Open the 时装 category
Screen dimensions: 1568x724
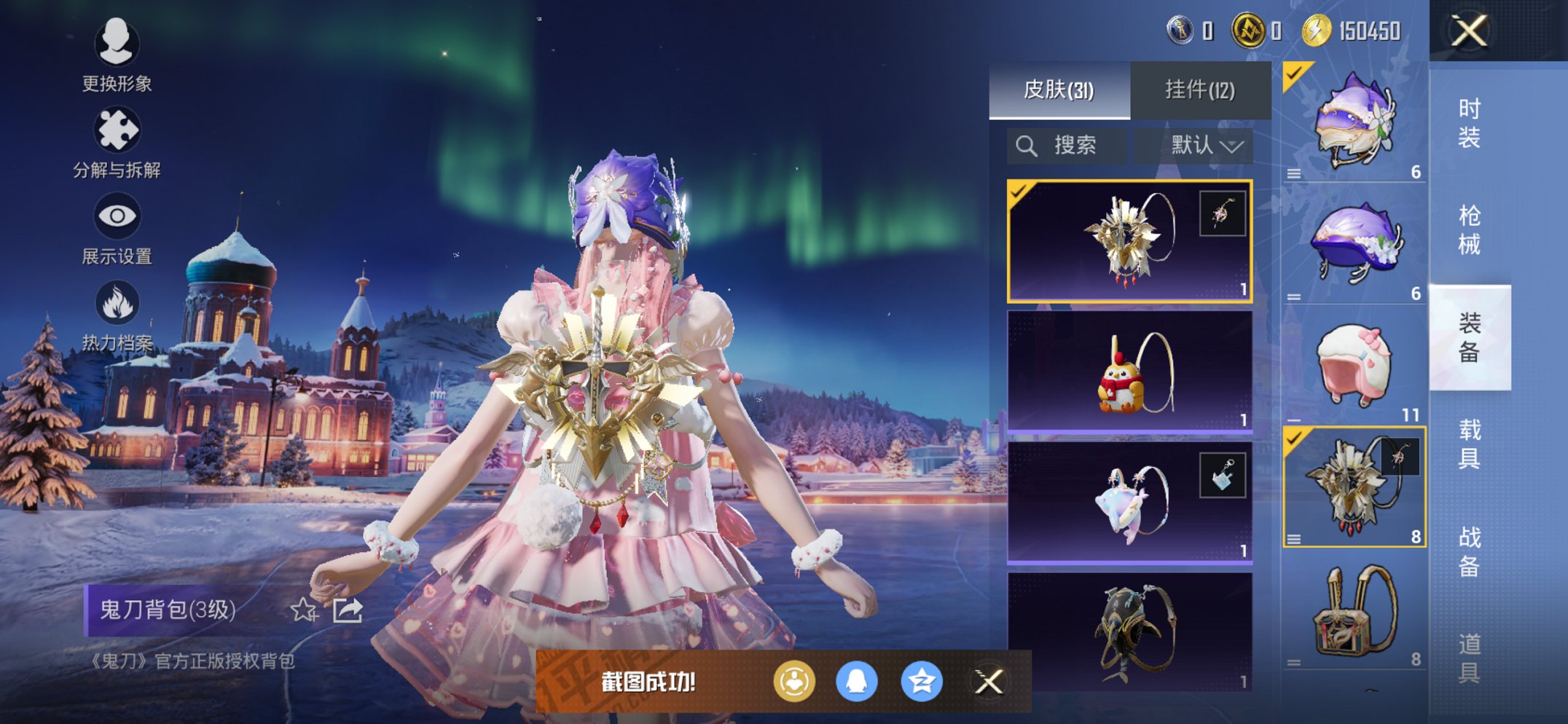point(1469,122)
